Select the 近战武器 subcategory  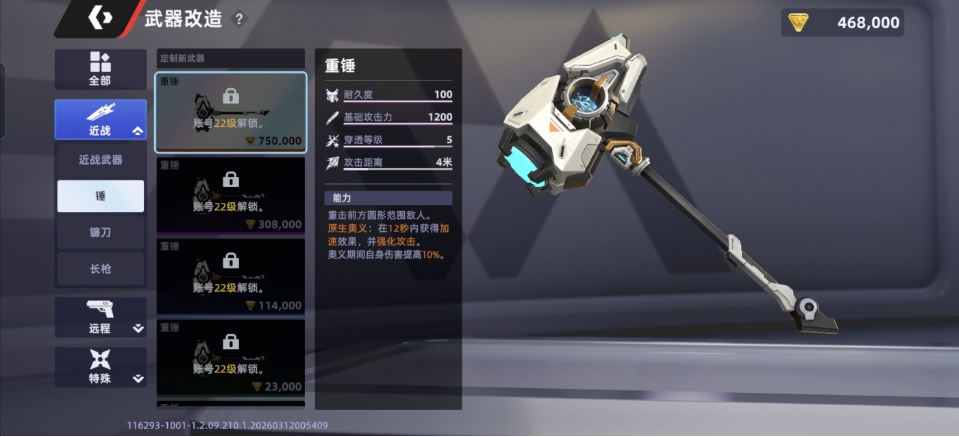[x=100, y=159]
